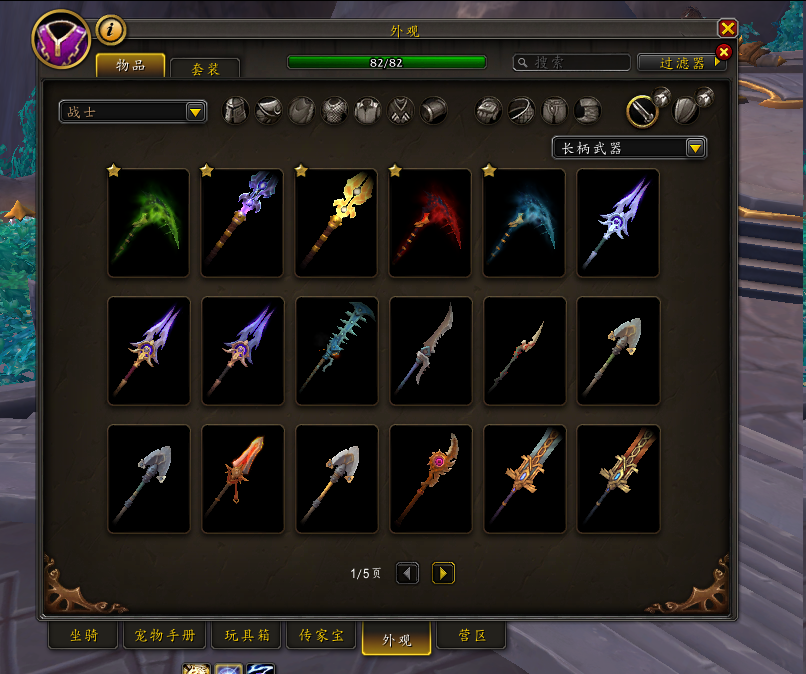This screenshot has width=806, height=674.
Task: Switch to the 宠物手册 pet journal tab
Action: point(165,636)
